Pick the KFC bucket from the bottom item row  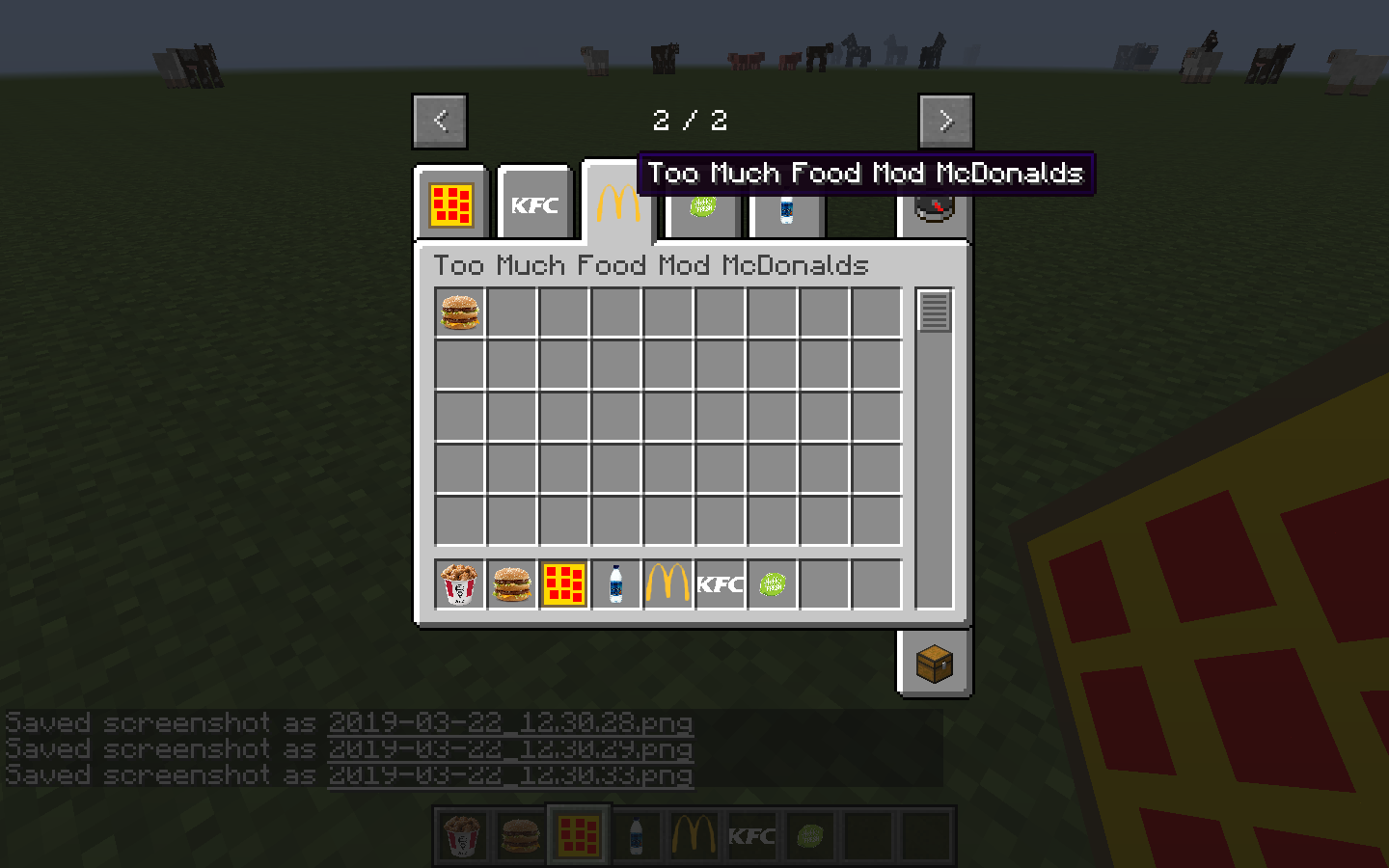[460, 583]
